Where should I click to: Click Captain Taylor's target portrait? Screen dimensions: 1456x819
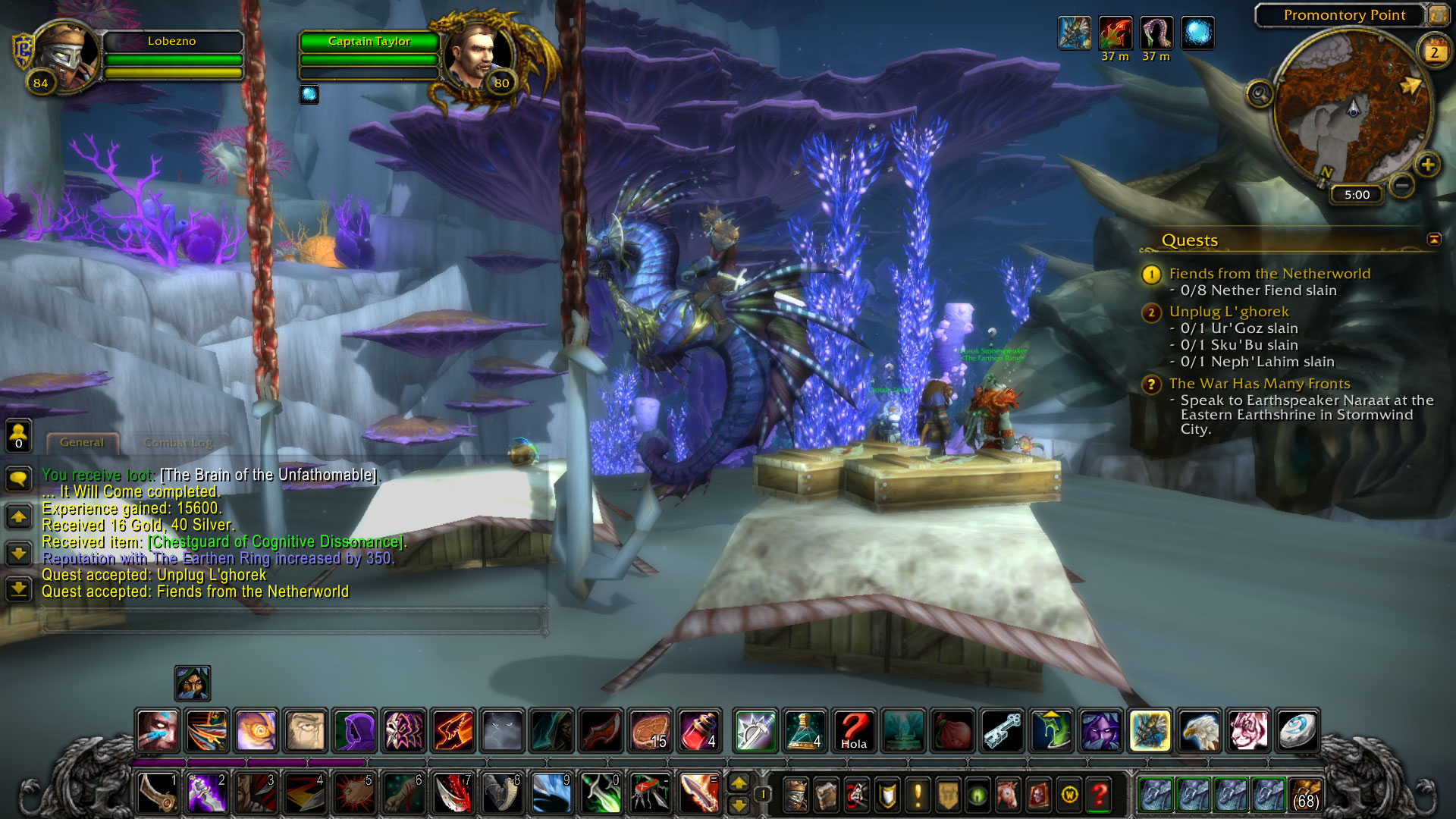pos(474,56)
